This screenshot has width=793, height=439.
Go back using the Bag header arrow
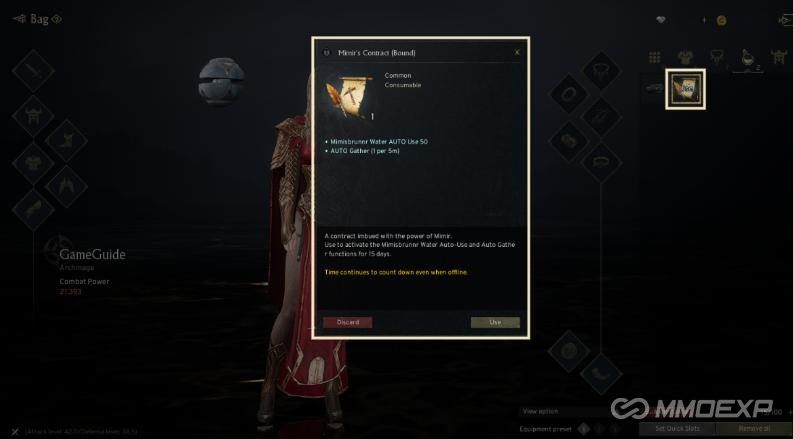coord(18,19)
